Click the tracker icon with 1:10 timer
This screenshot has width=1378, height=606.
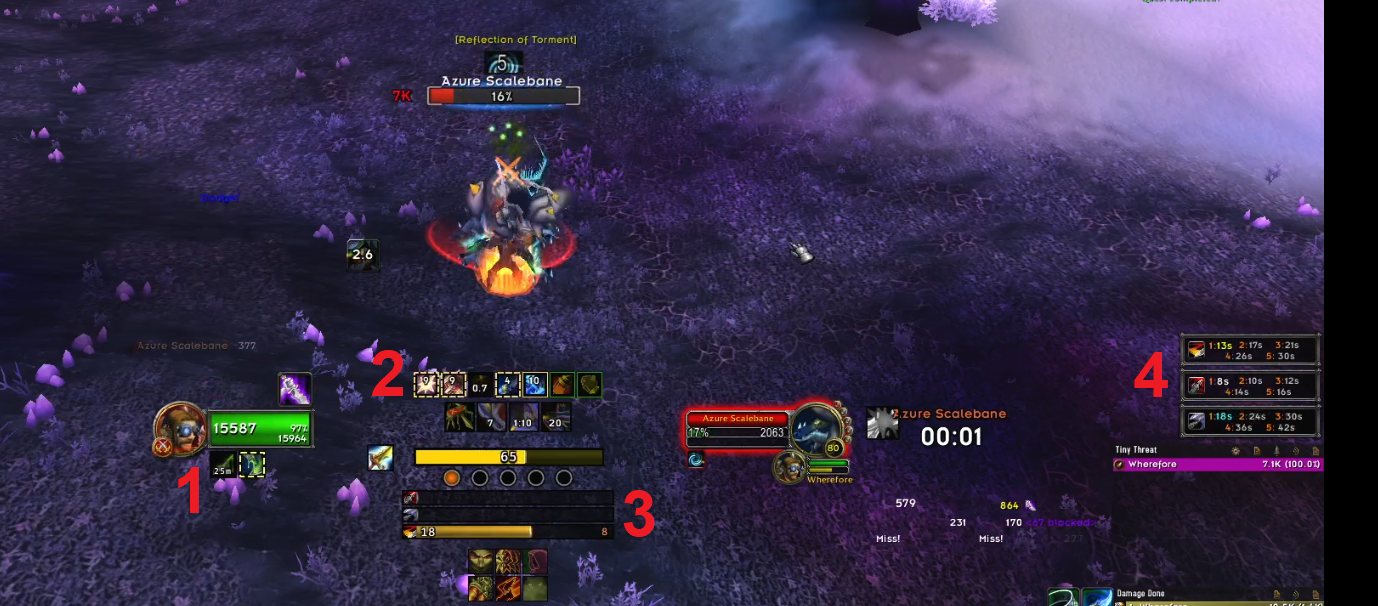point(523,416)
